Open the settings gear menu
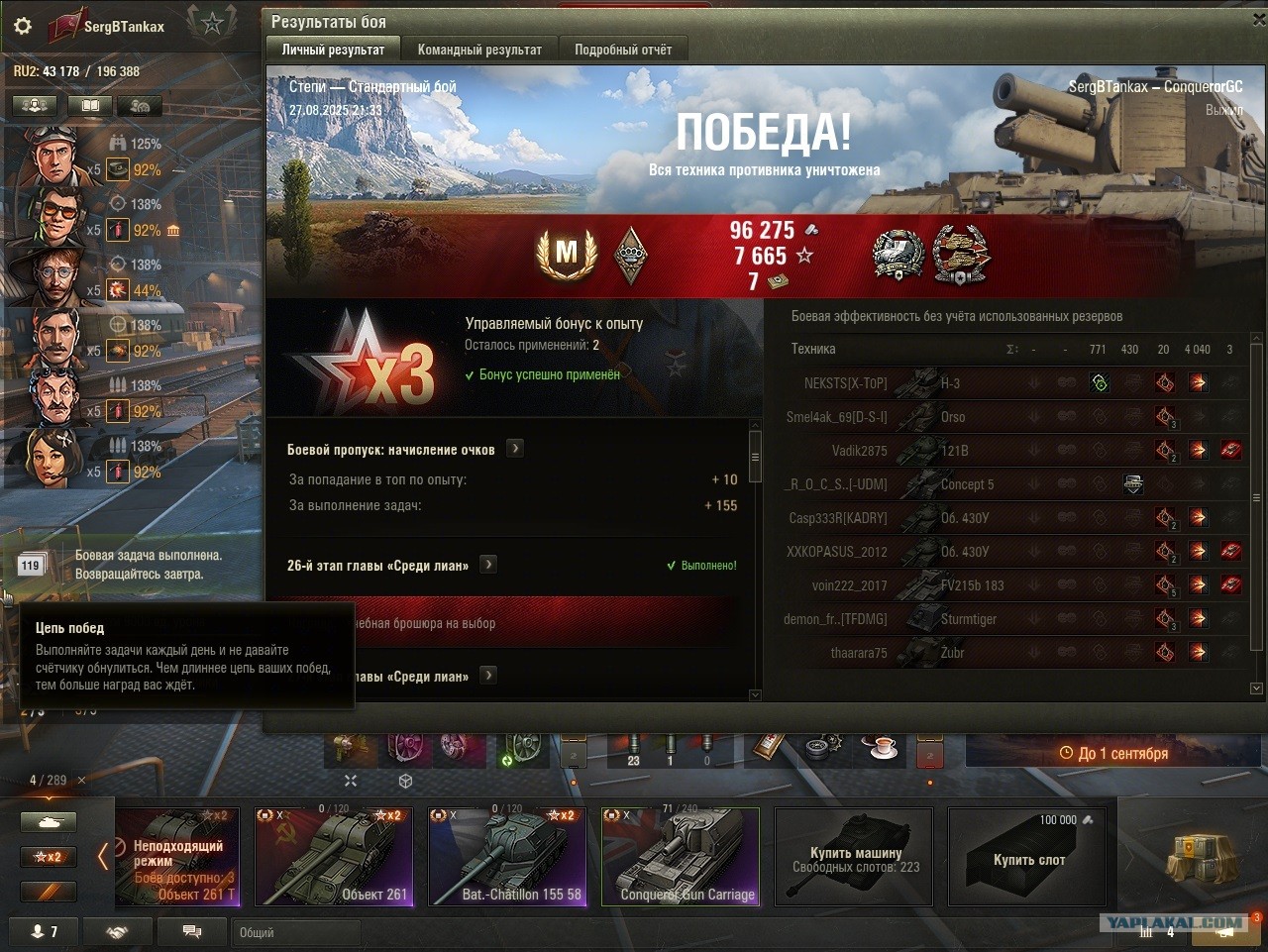The image size is (1268, 952). pos(22,26)
